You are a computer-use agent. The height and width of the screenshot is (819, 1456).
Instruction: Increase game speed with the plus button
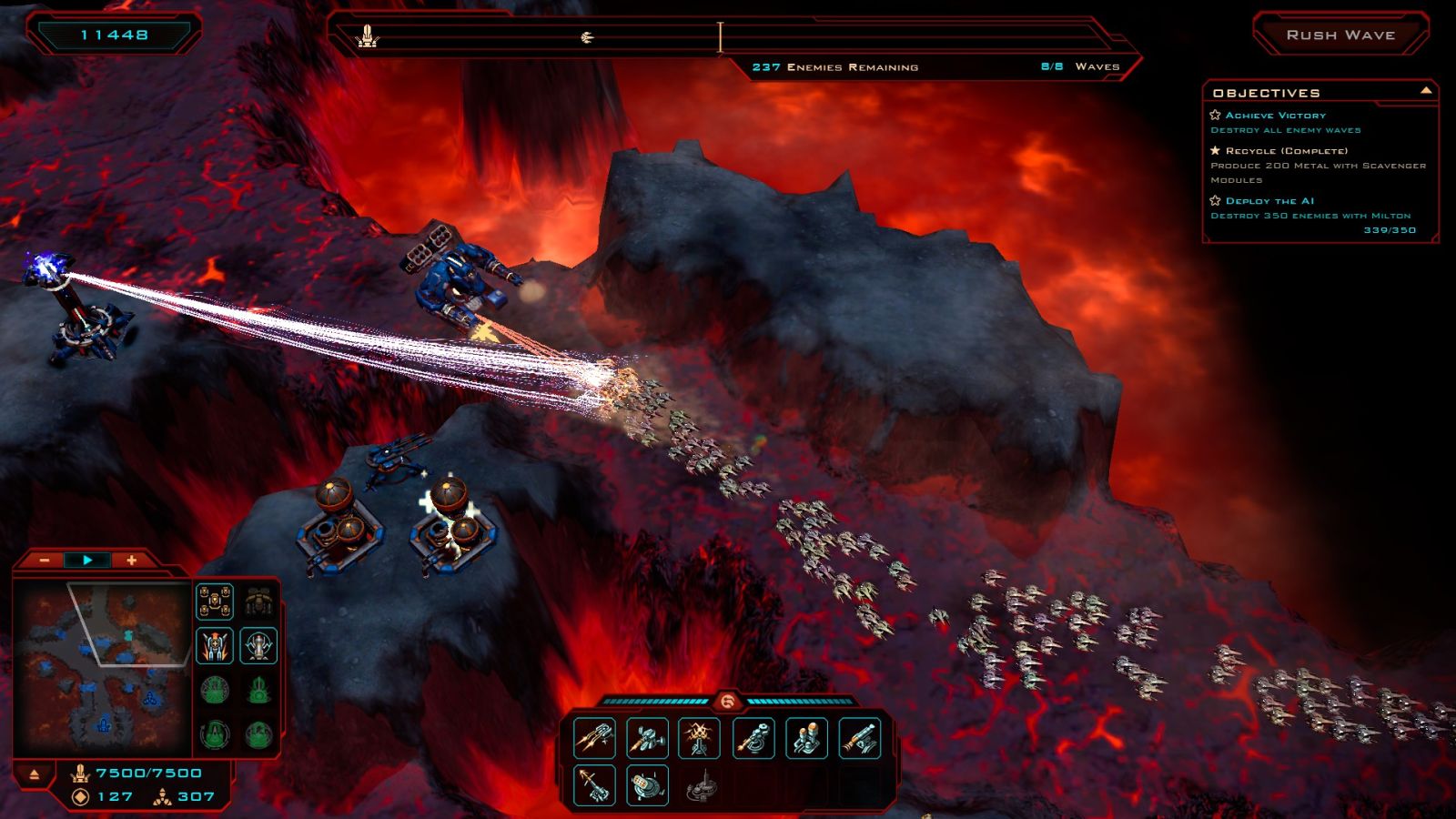[131, 561]
